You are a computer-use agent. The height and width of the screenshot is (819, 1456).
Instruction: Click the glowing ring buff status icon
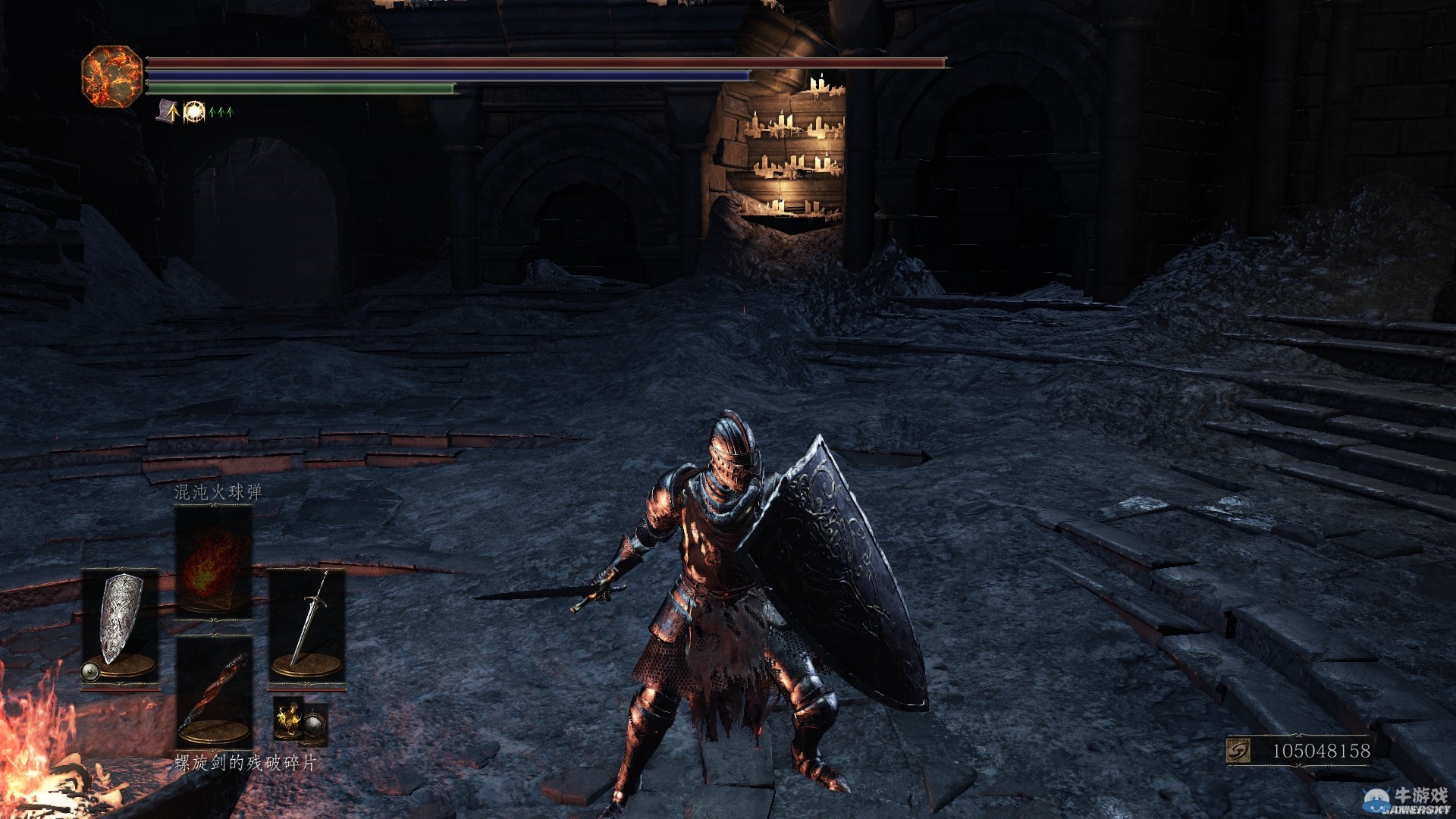point(194,111)
